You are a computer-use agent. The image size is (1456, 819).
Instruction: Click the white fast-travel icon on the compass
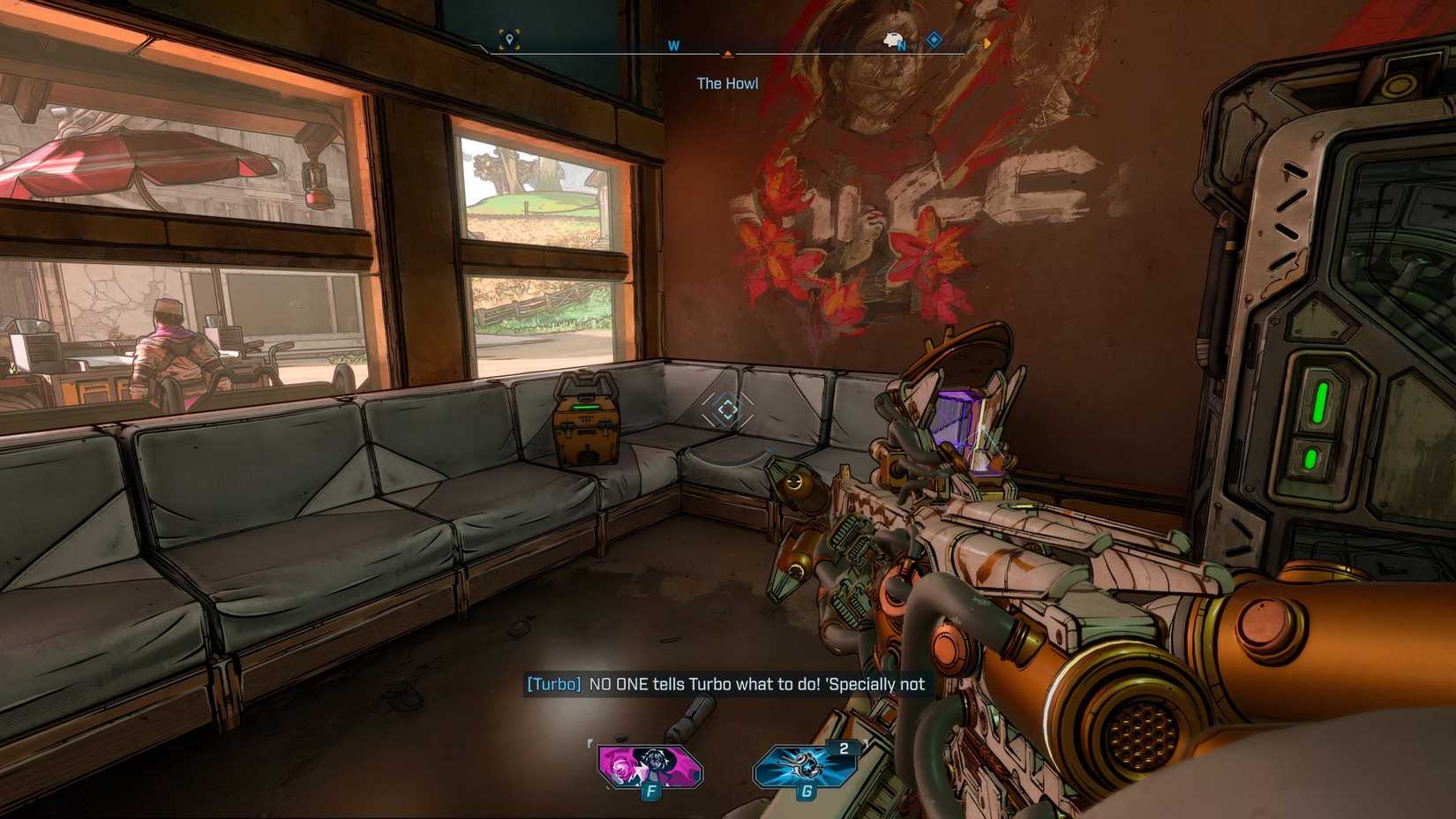(892, 40)
